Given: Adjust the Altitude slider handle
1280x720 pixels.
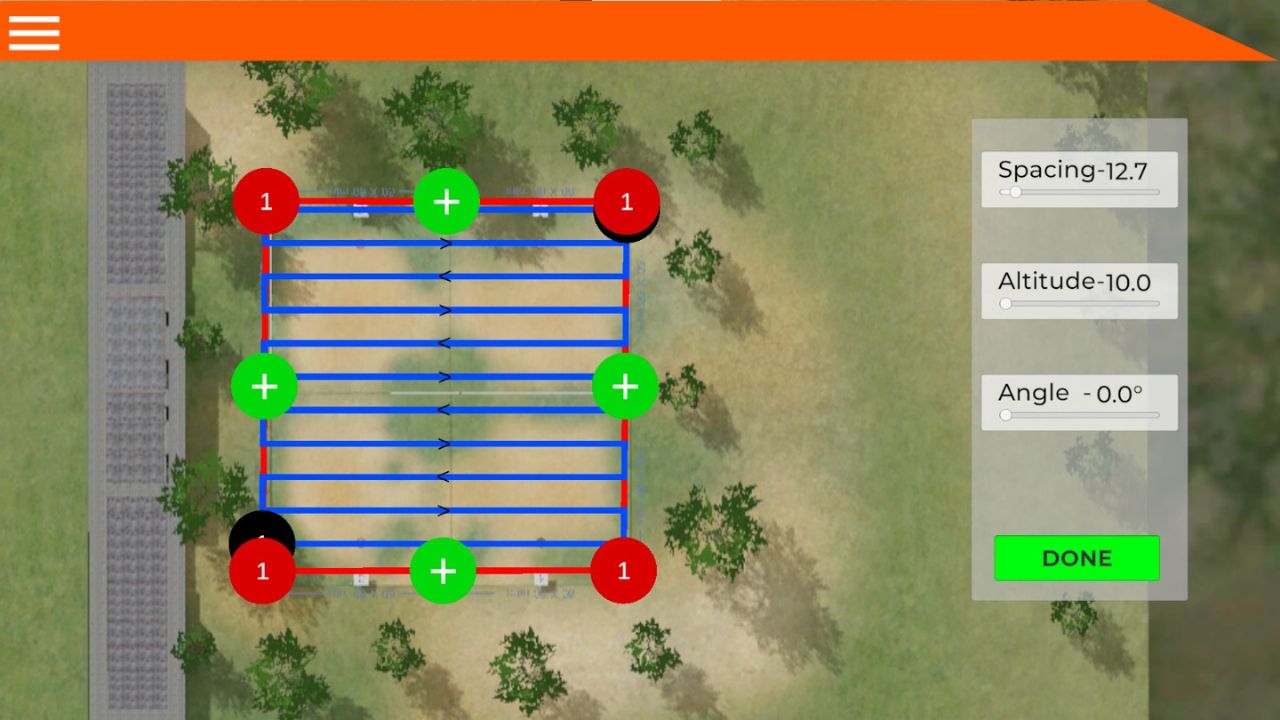Looking at the screenshot, I should tap(1005, 303).
